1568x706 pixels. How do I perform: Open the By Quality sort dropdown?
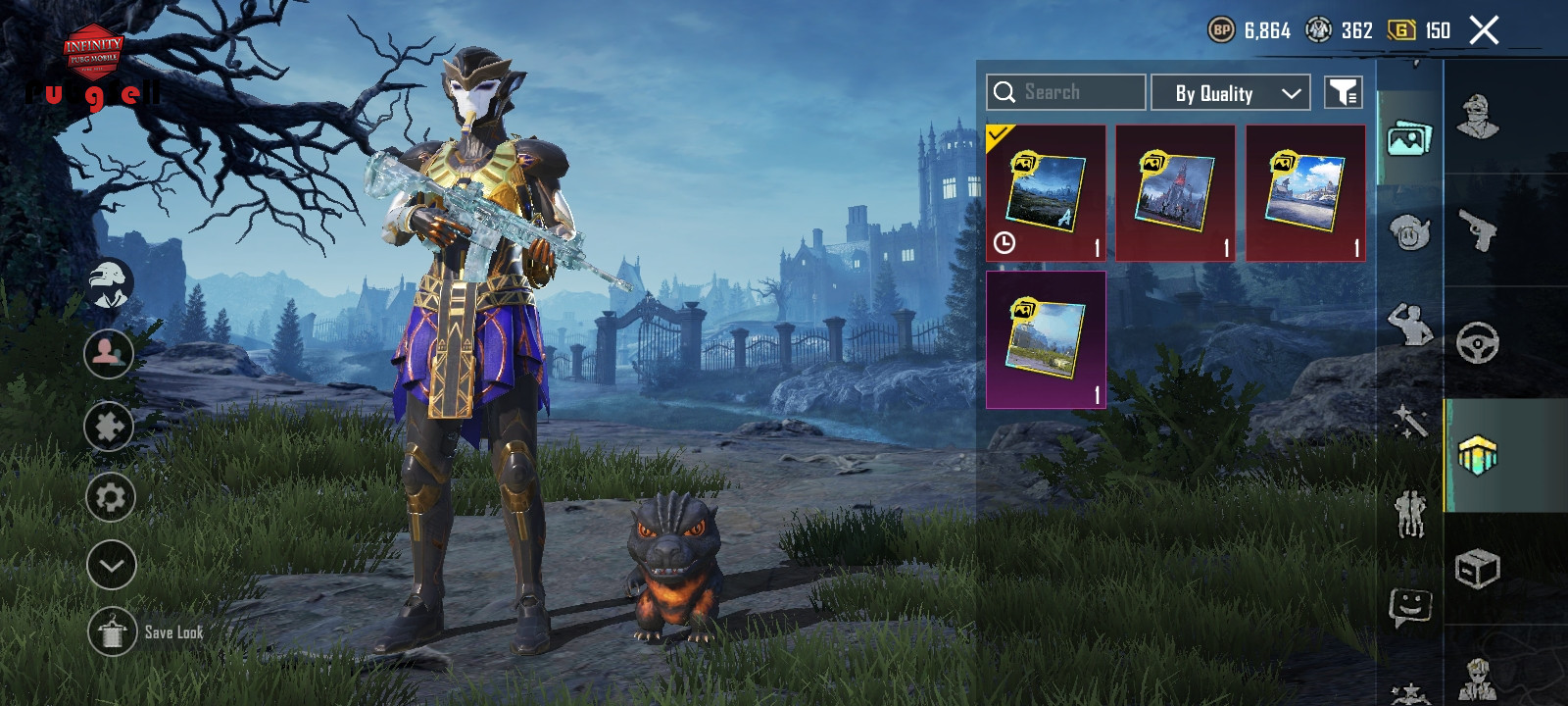(x=1230, y=93)
